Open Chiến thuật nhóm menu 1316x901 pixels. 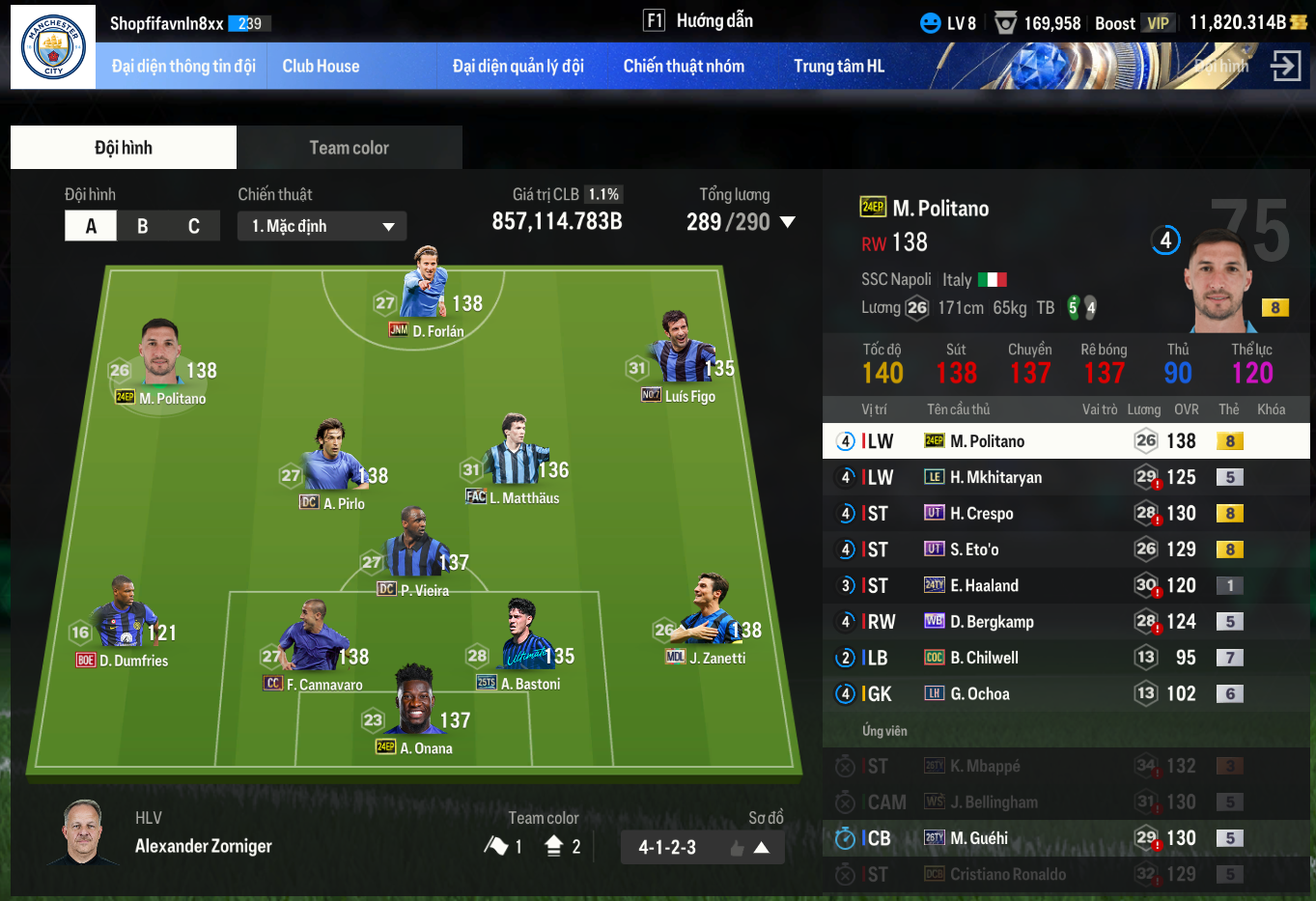click(684, 67)
